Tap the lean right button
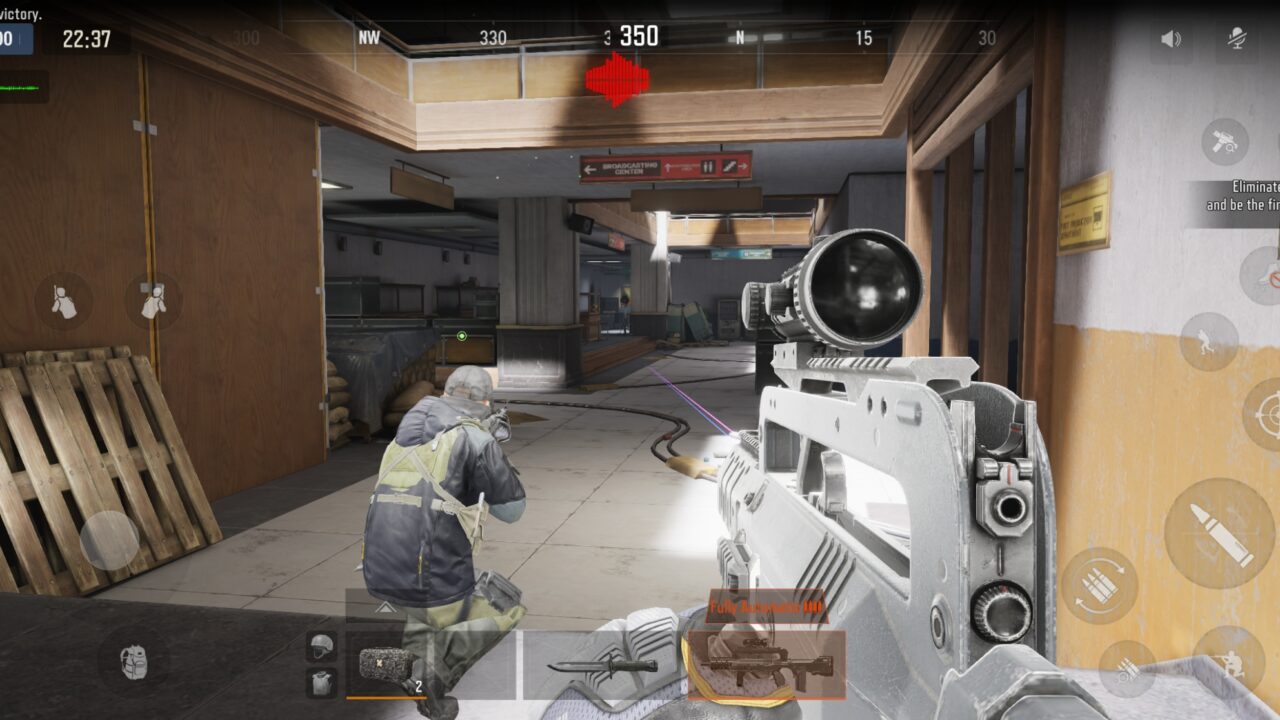Screen dimensions: 1280x720 tap(153, 301)
